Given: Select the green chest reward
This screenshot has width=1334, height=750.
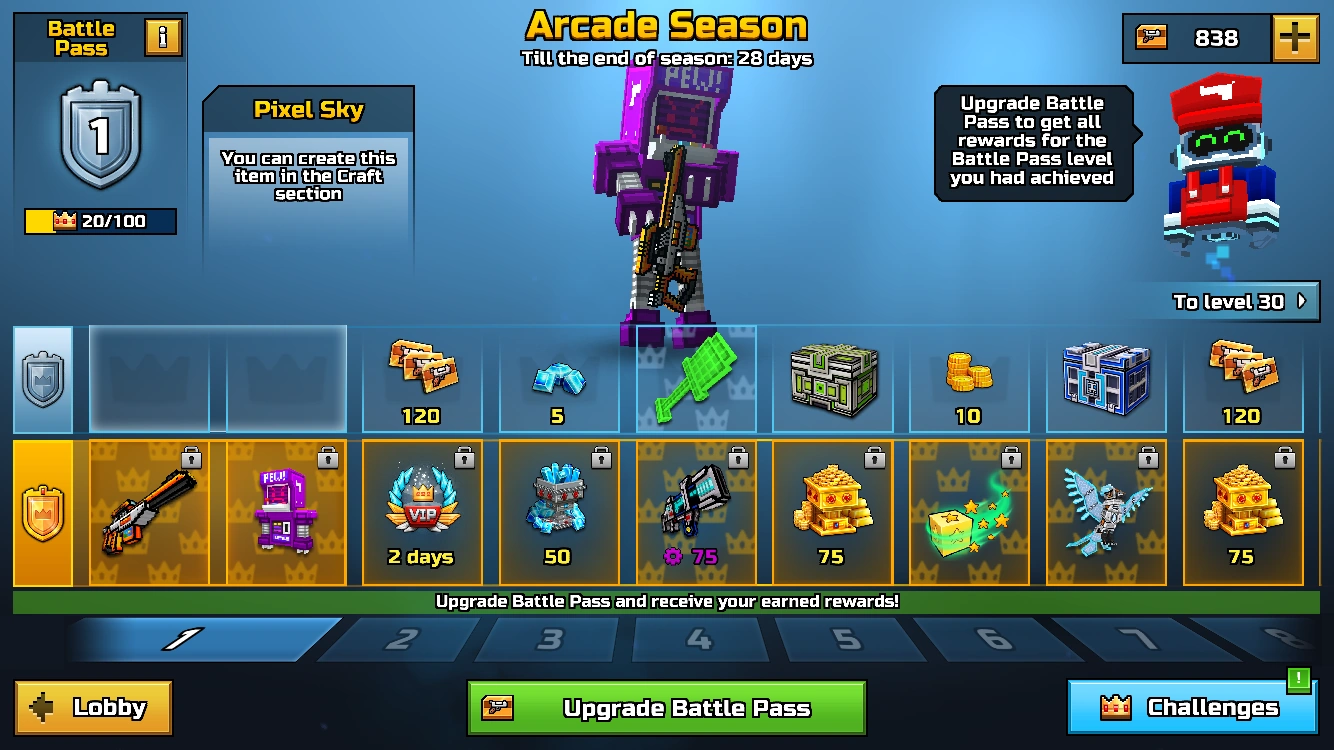Looking at the screenshot, I should click(x=832, y=378).
